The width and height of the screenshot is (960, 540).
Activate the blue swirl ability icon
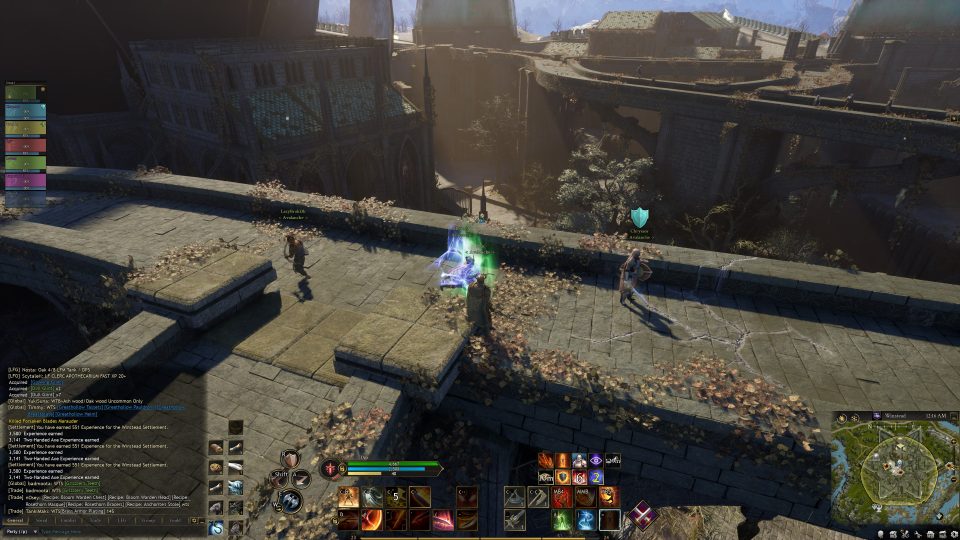pos(586,520)
